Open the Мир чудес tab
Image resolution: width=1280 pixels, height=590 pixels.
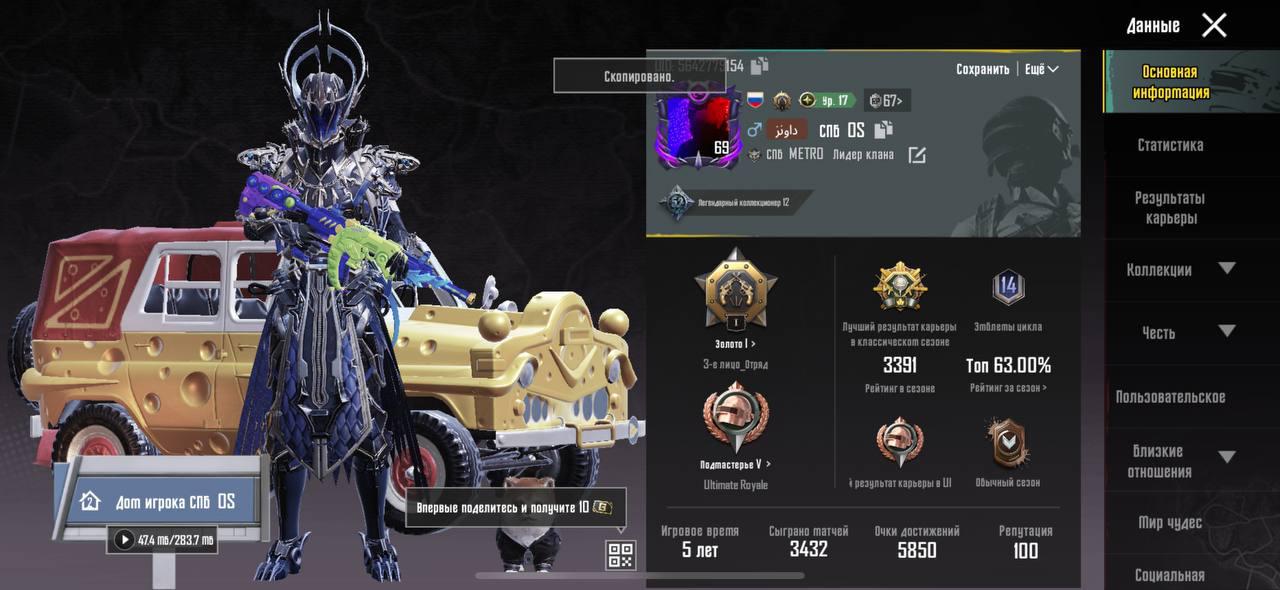pyautogui.click(x=1170, y=522)
